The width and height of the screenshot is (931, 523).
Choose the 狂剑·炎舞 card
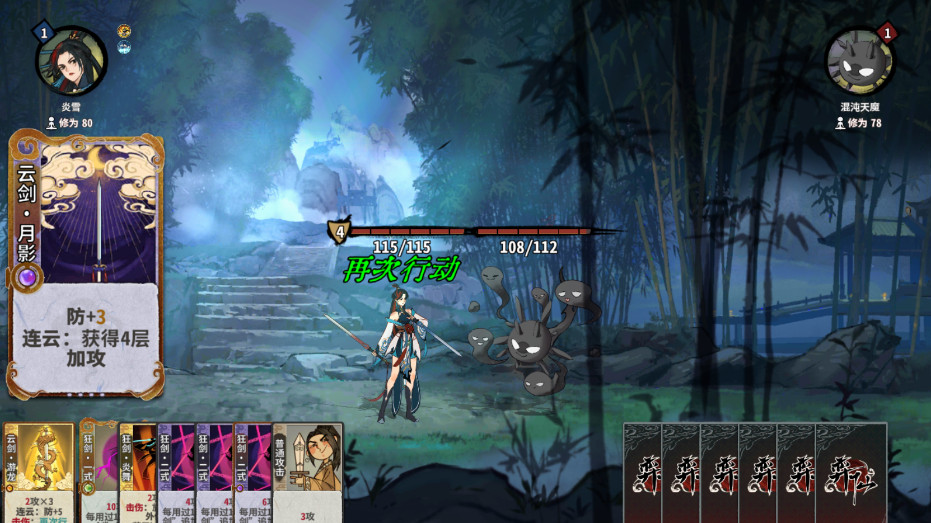coord(137,472)
